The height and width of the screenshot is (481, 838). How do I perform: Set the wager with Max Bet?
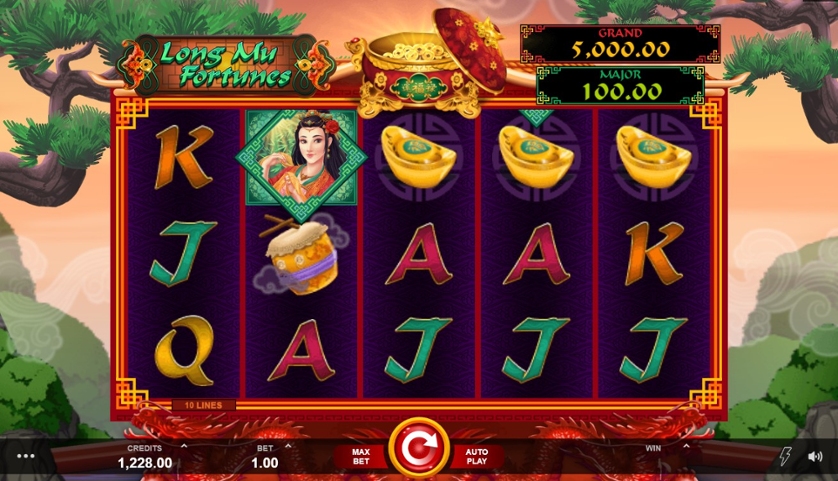tap(360, 457)
